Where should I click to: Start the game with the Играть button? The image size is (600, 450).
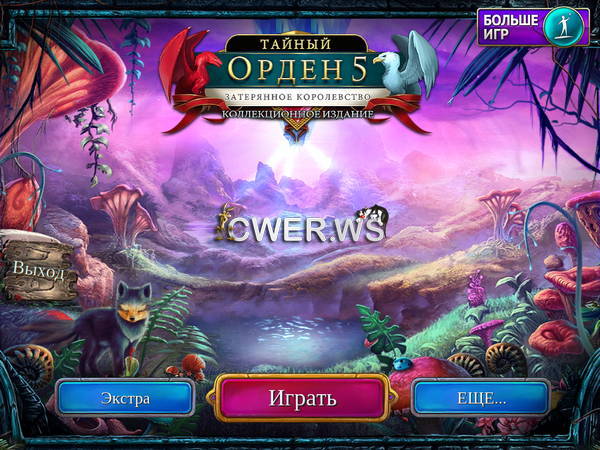tap(302, 397)
